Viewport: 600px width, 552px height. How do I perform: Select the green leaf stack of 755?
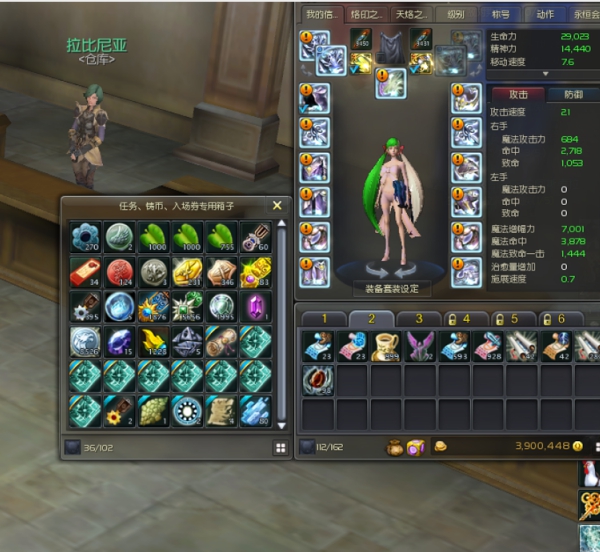(221, 237)
